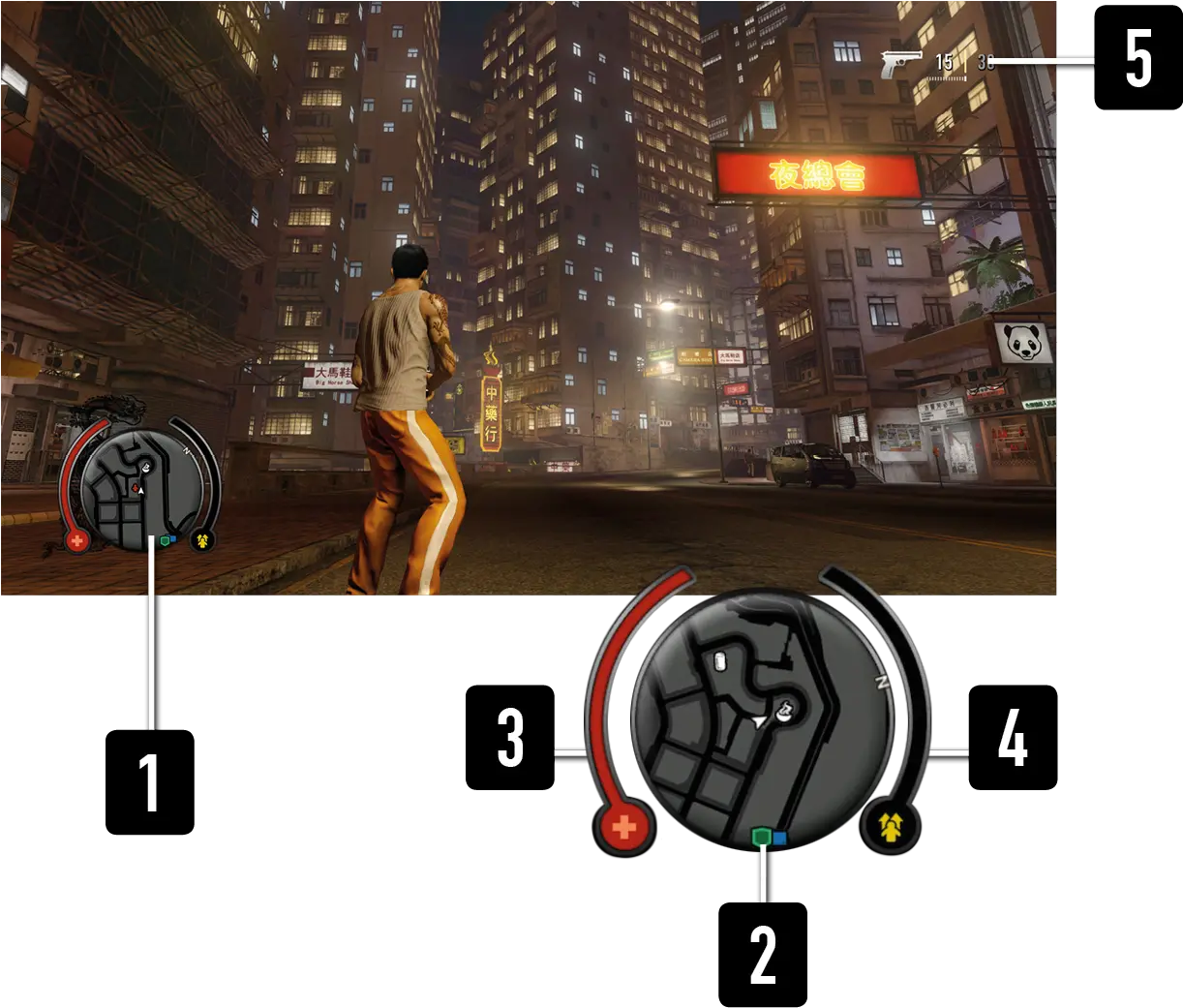The image size is (1183, 1008).
Task: Click the yellow face meter icon on the enlarged minimap
Action: click(891, 826)
